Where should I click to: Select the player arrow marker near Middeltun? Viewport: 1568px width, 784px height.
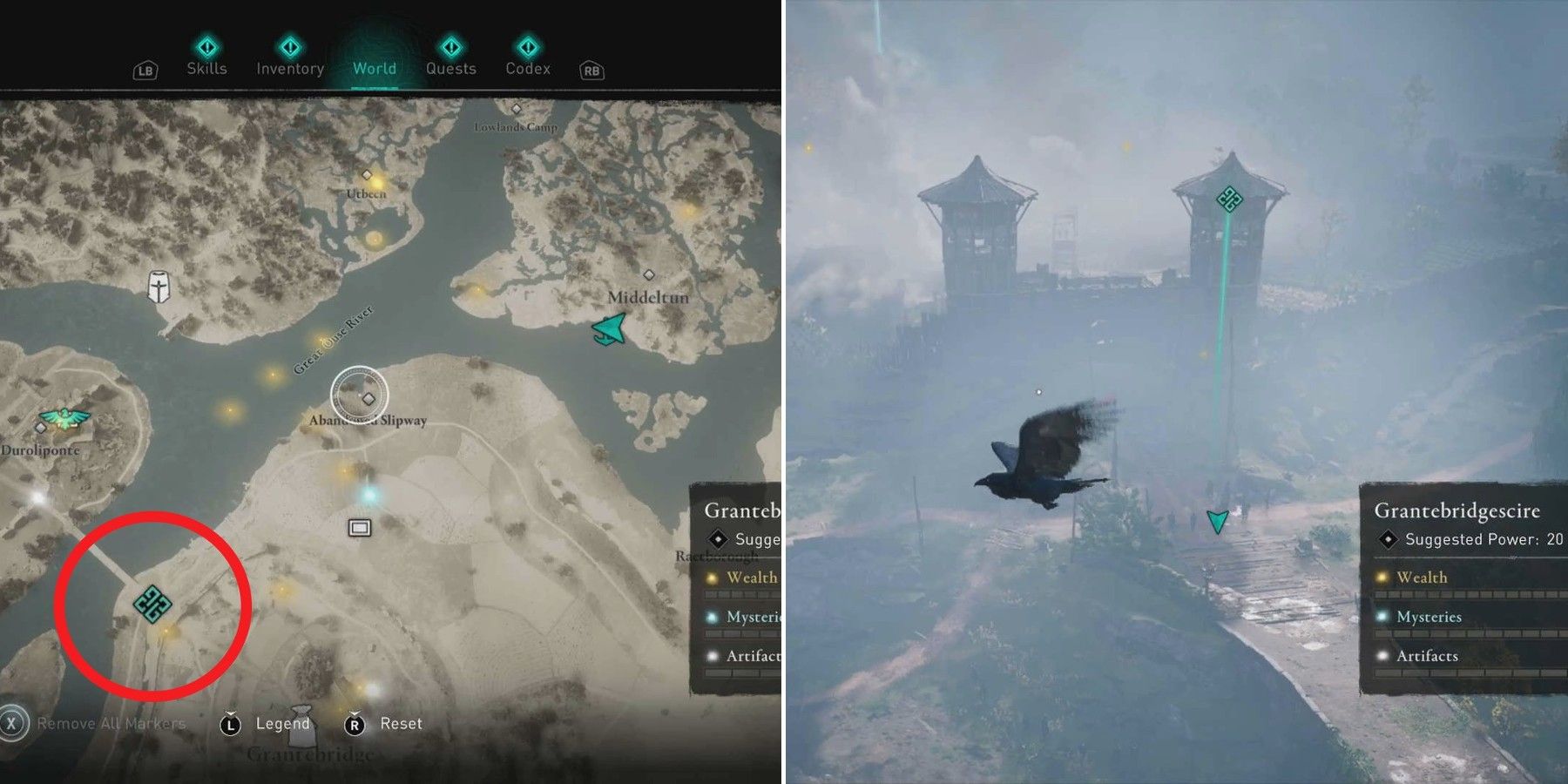tap(608, 329)
